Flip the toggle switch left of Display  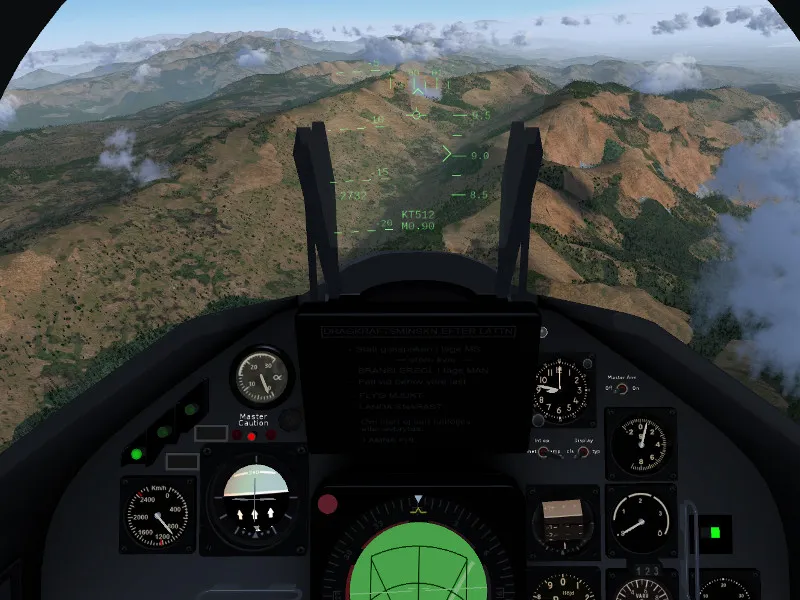tap(543, 452)
